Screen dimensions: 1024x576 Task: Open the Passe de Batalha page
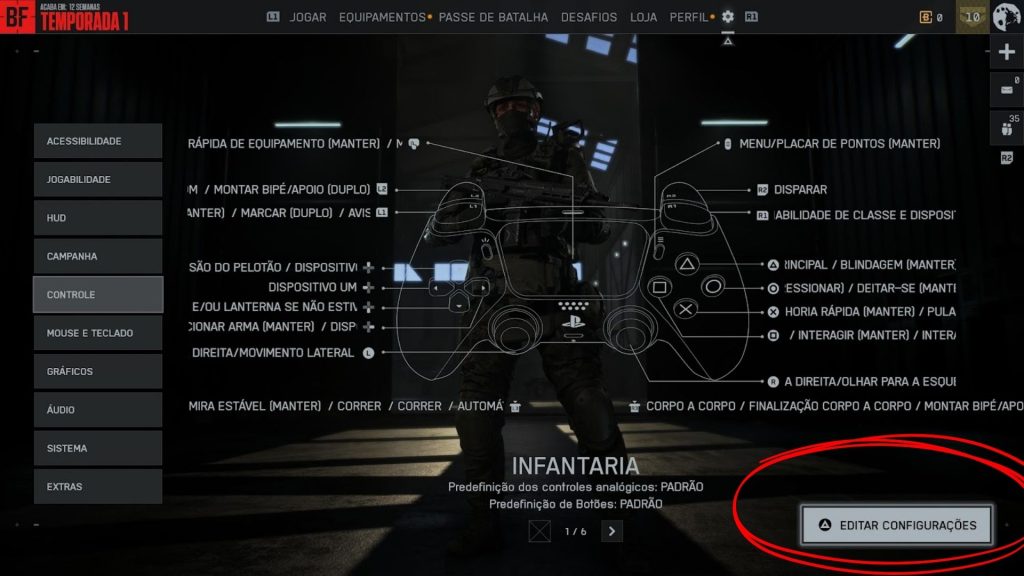coord(493,17)
